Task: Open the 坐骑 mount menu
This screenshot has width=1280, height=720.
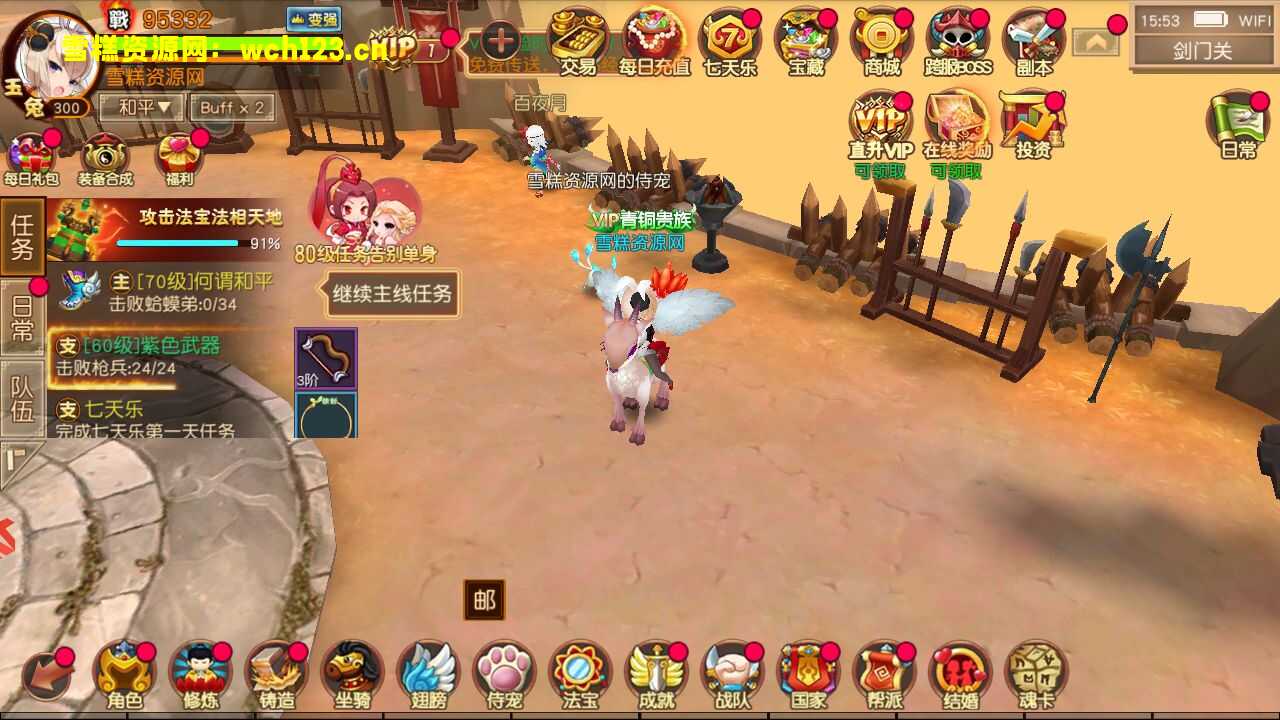Action: [352, 674]
